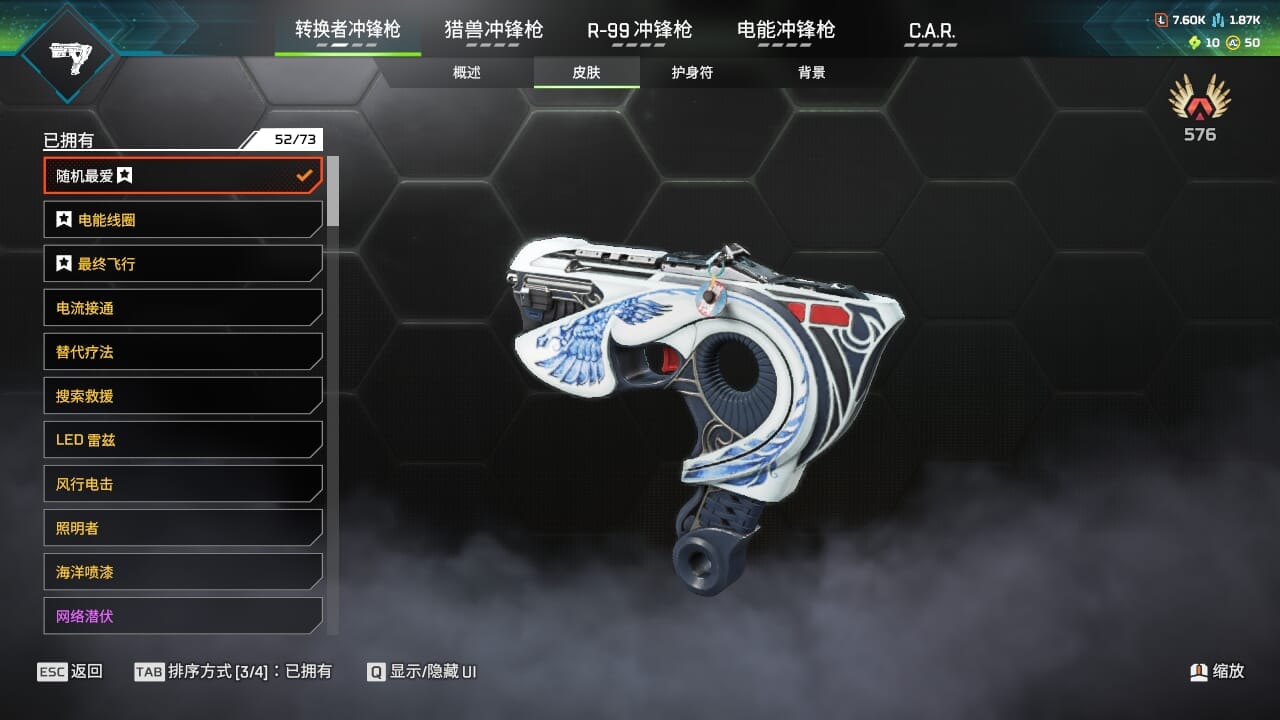This screenshot has height=720, width=1280.
Task: Show the C.A.R. weapon tab
Action: click(931, 31)
